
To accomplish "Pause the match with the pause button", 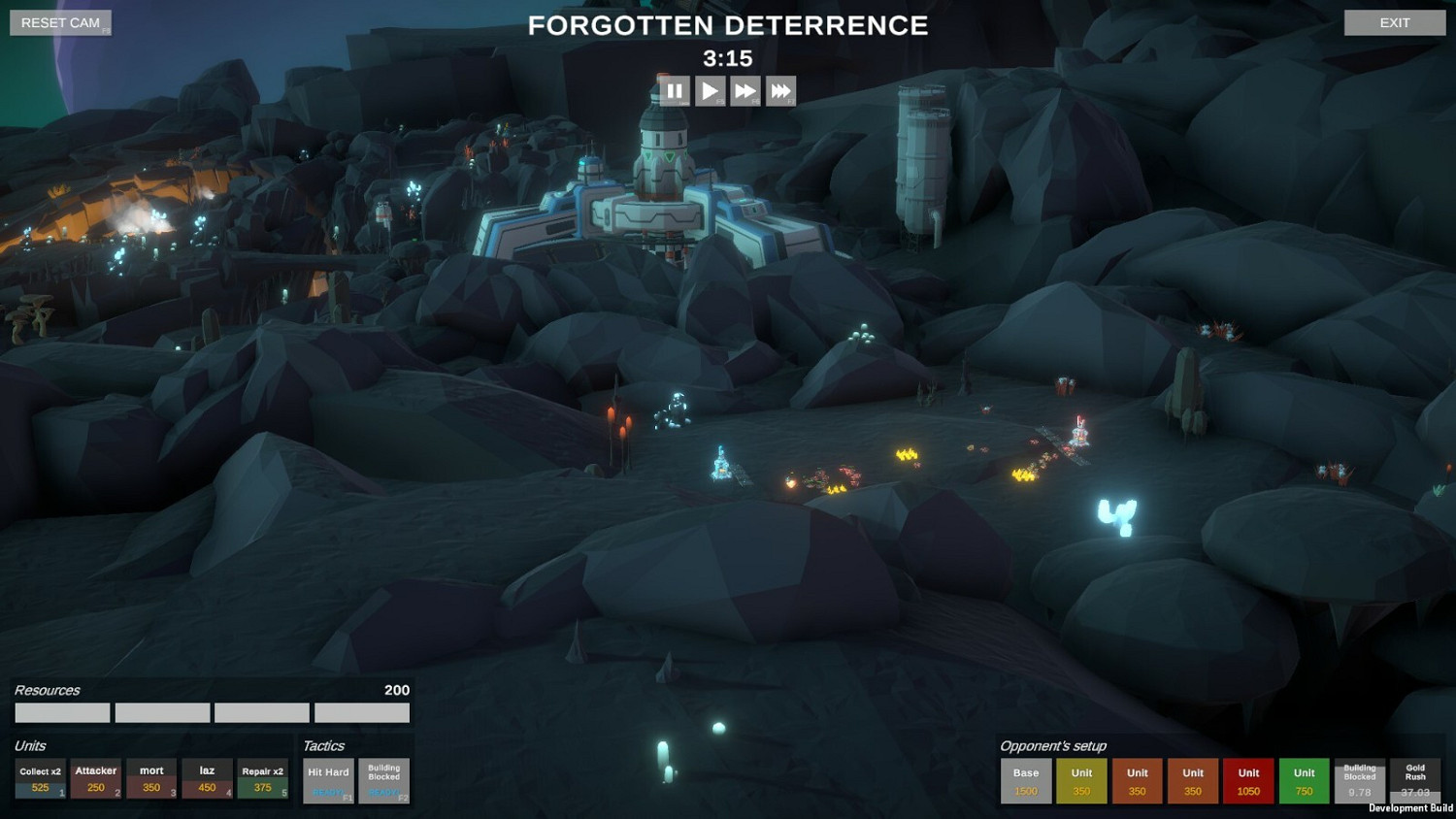I will 676,90.
